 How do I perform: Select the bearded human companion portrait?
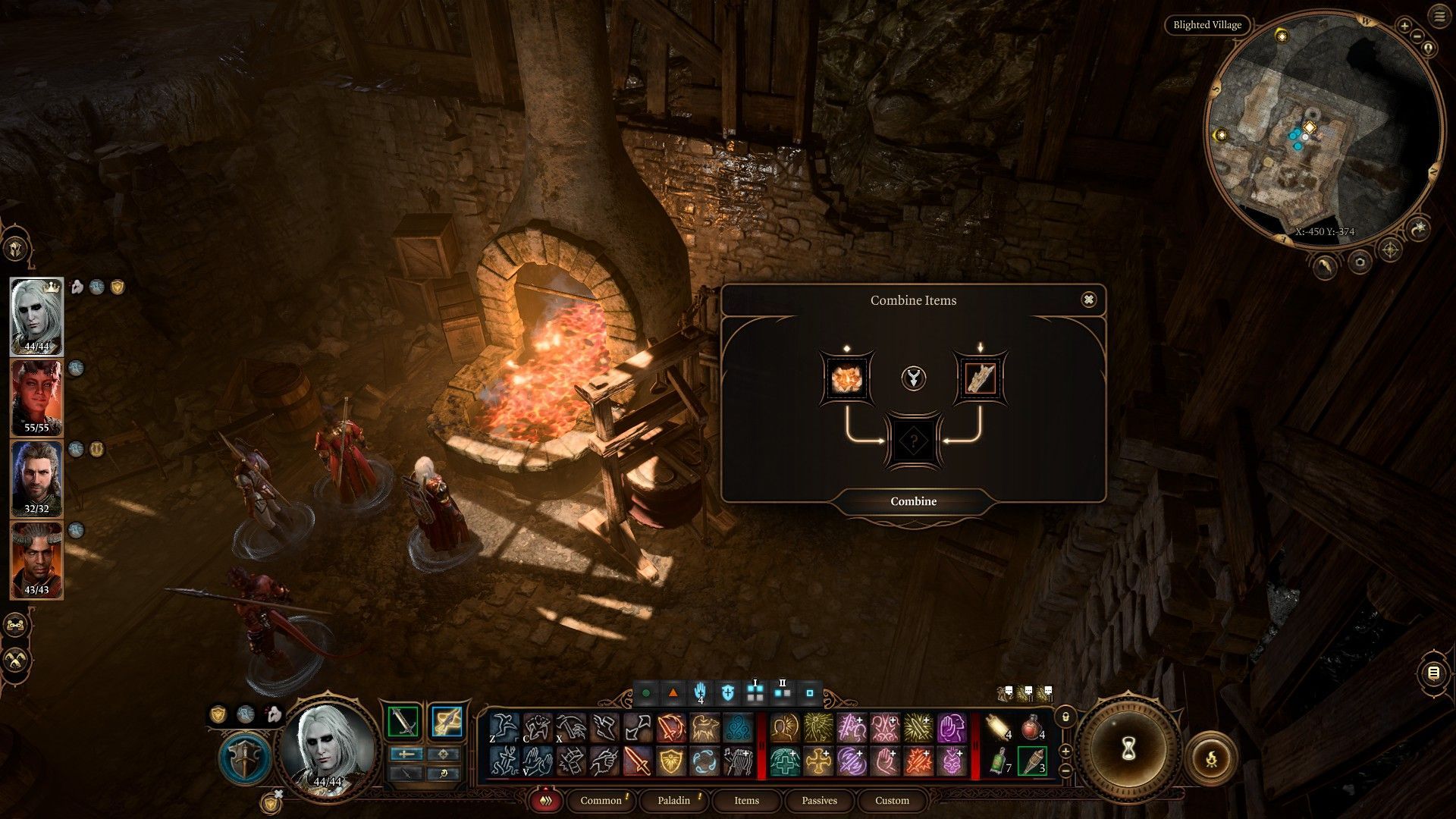click(x=36, y=478)
